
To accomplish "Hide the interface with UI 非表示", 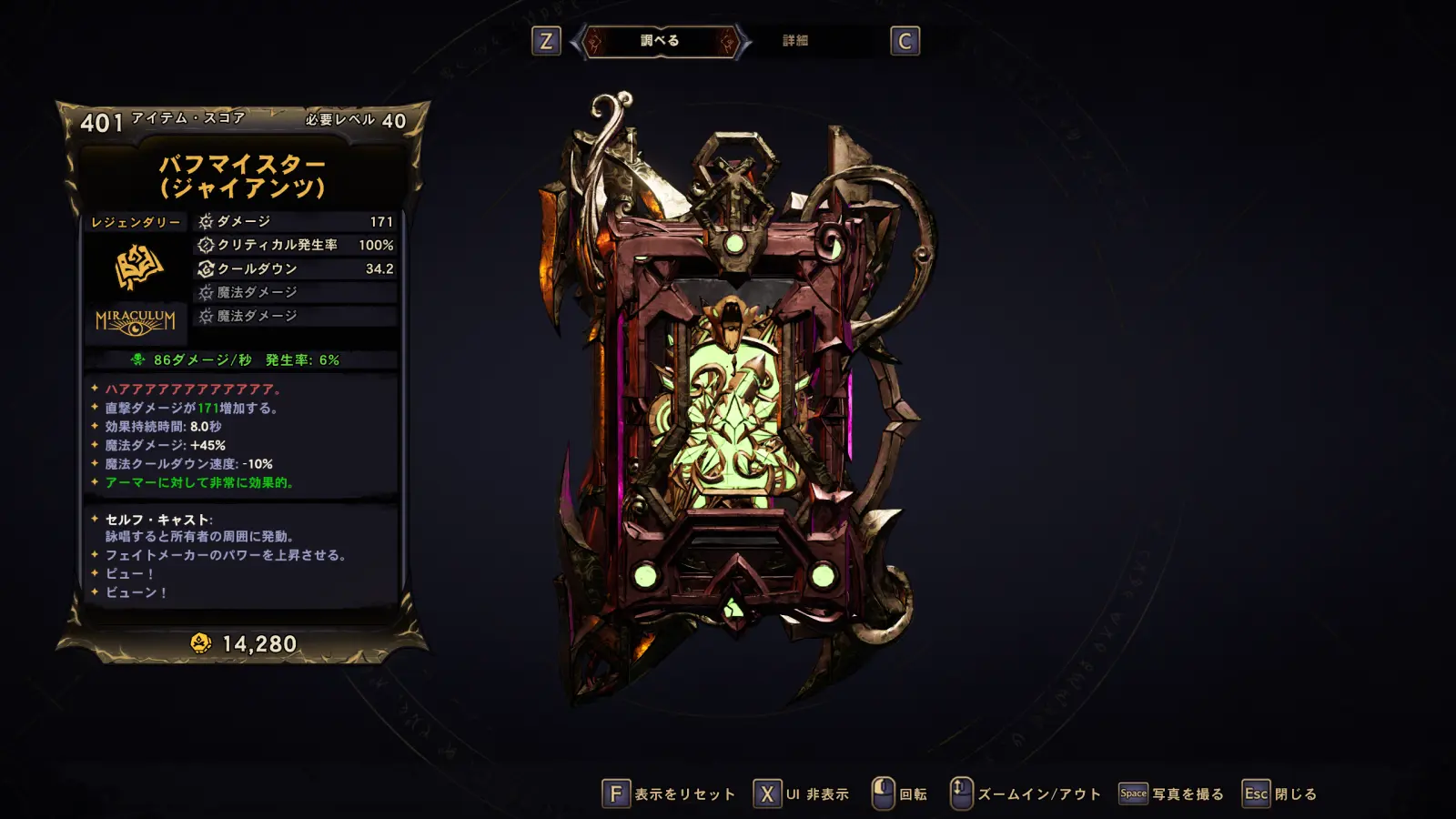I will pos(802,794).
